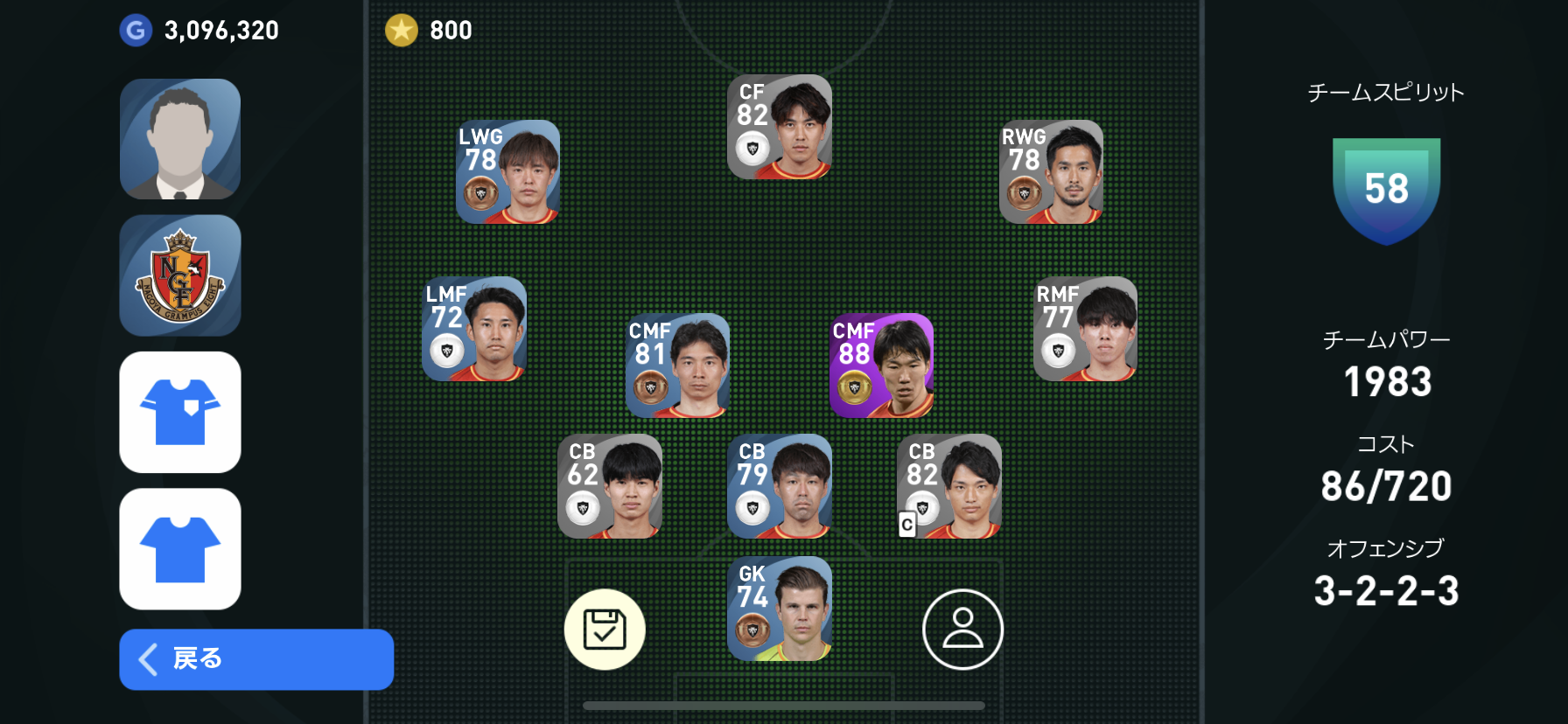Choose the LWG 78 player card

507,172
